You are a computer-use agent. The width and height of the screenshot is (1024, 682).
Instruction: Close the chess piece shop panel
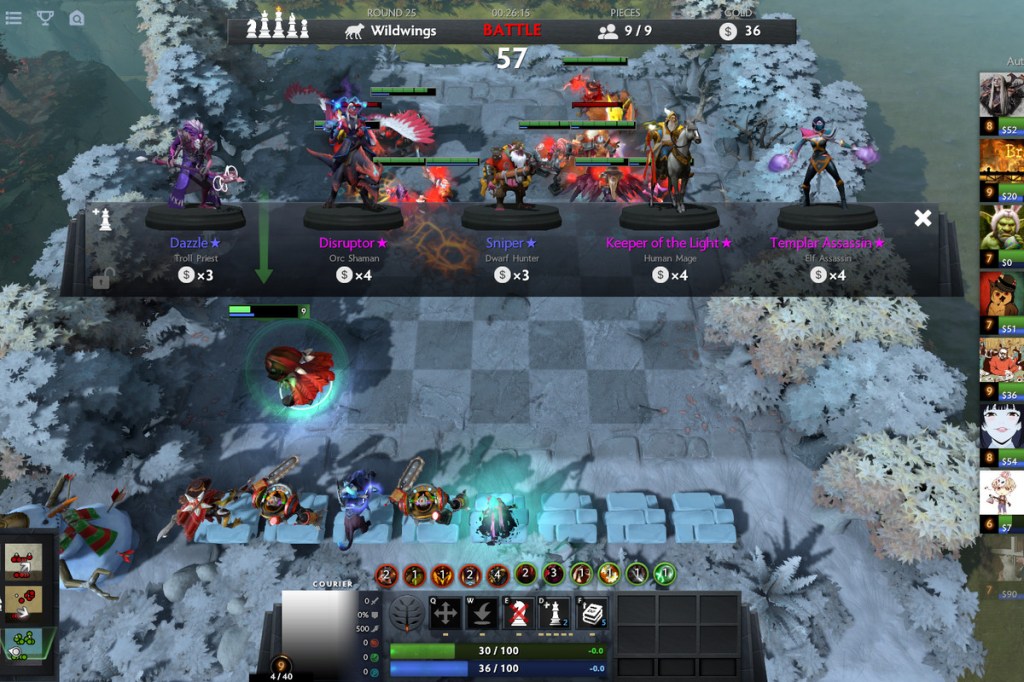pos(922,218)
